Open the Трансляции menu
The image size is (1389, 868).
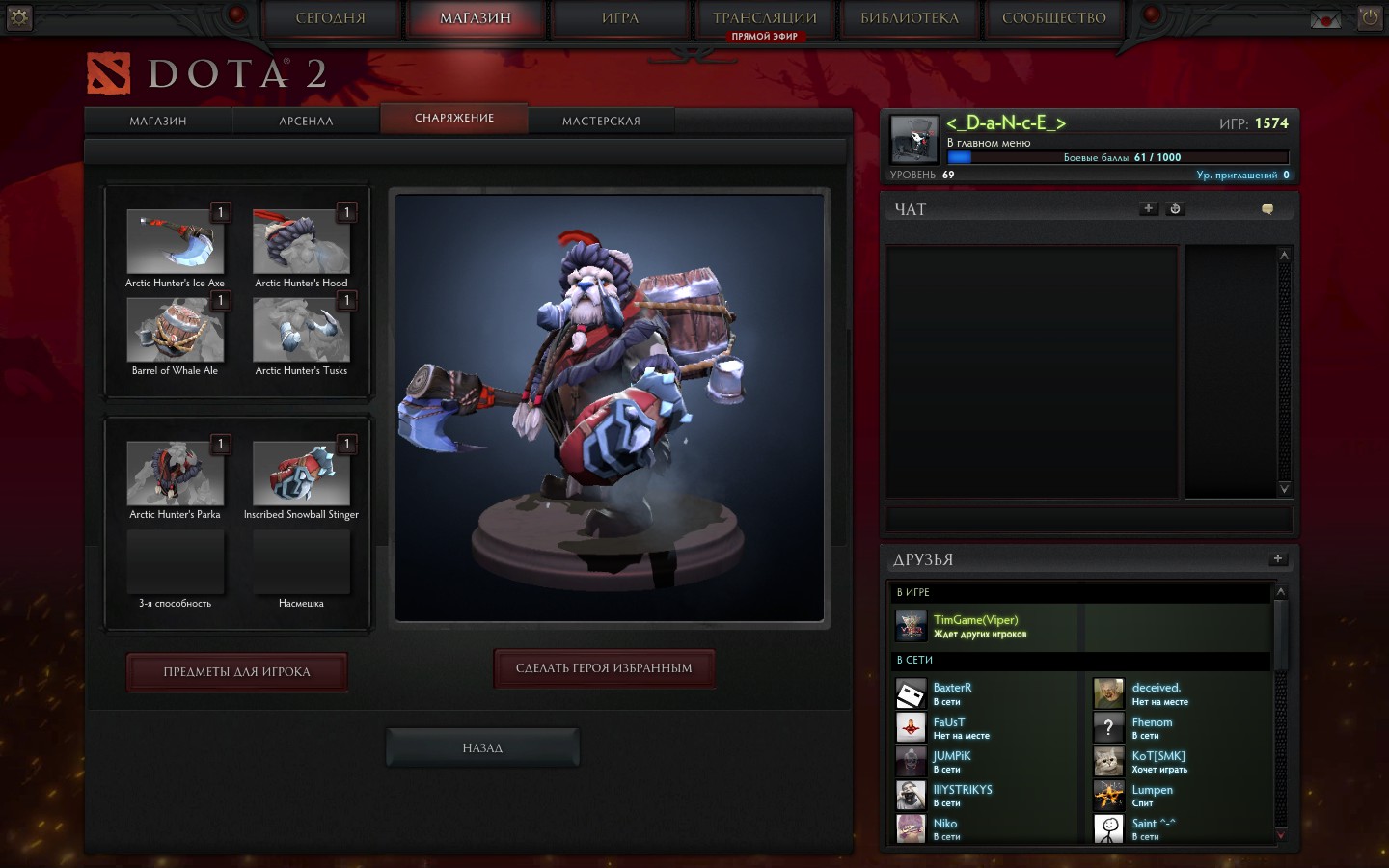tap(764, 18)
